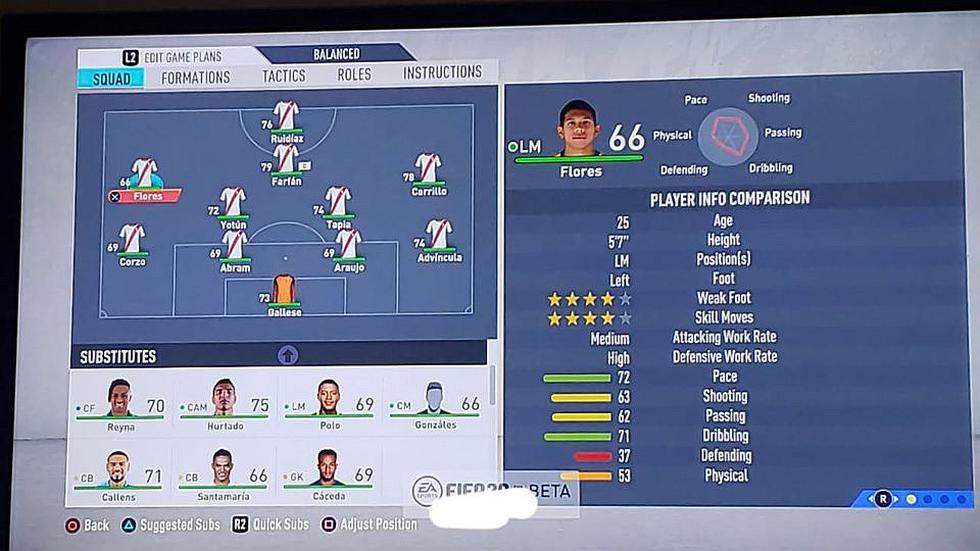Pick left midfielder Flores on the pitch
The image size is (980, 551).
(x=146, y=177)
